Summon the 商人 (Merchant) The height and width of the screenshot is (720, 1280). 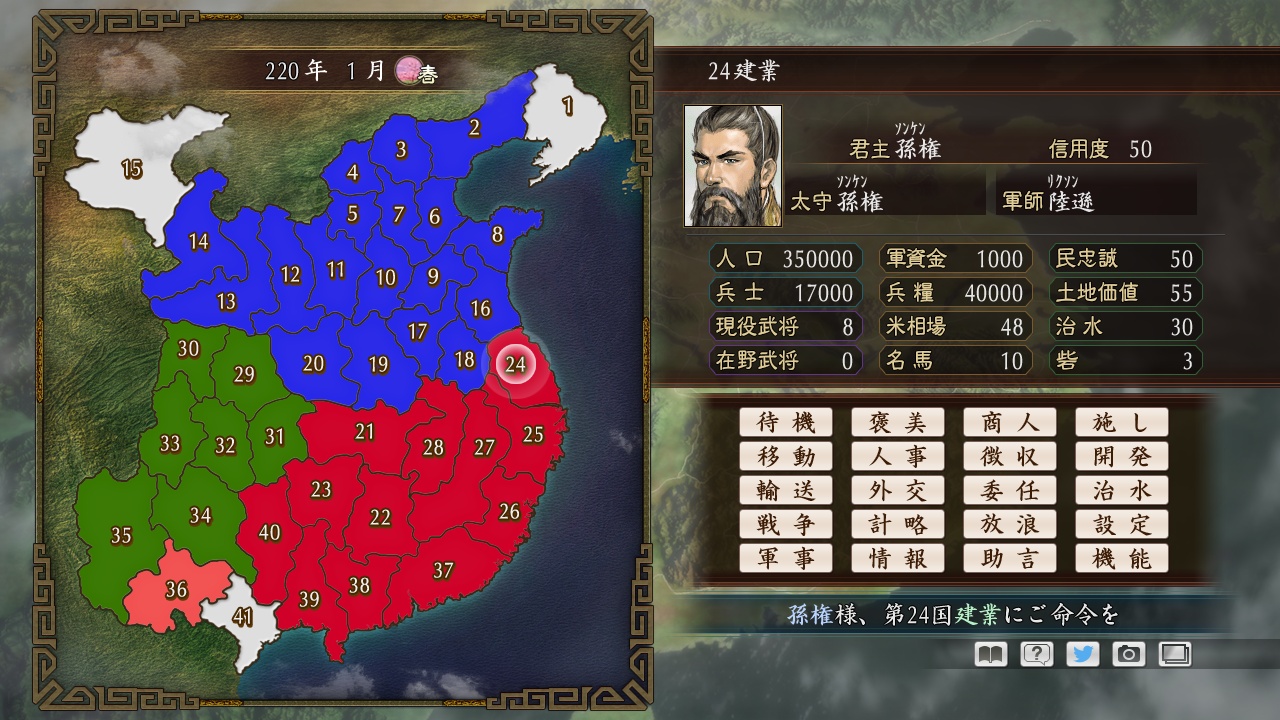click(x=1010, y=422)
